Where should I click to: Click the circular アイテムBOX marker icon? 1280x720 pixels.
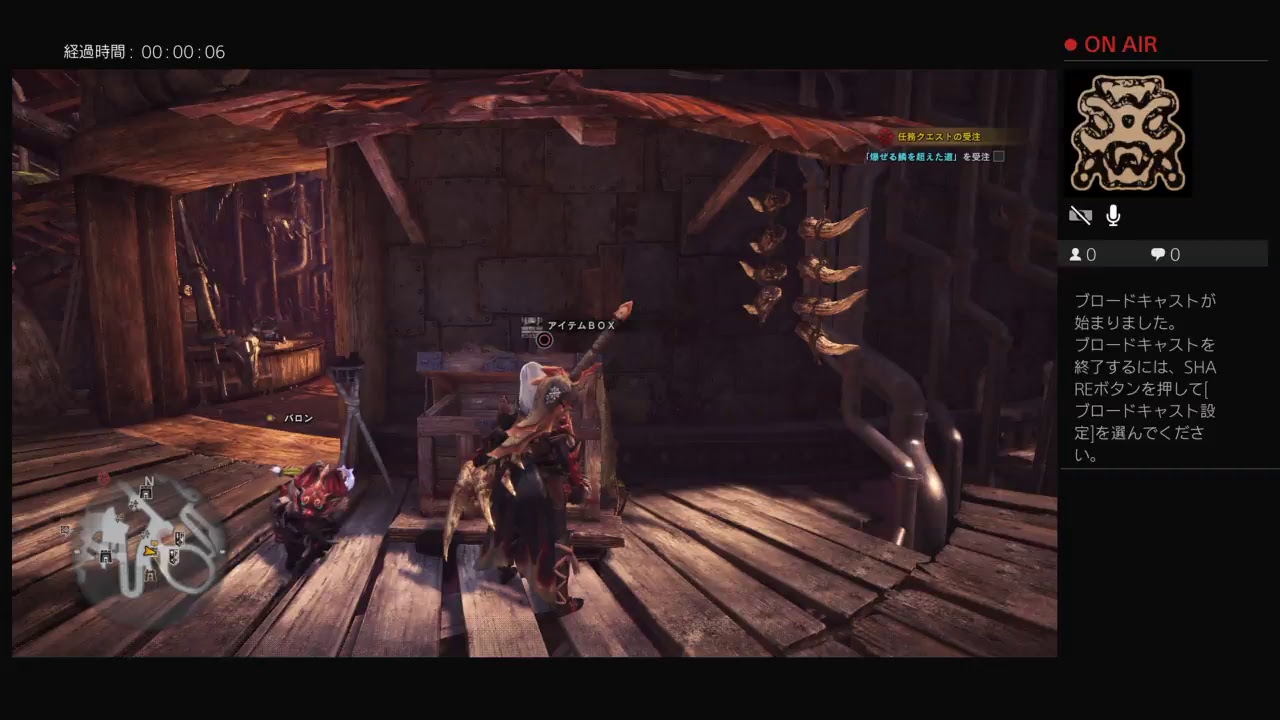click(543, 340)
